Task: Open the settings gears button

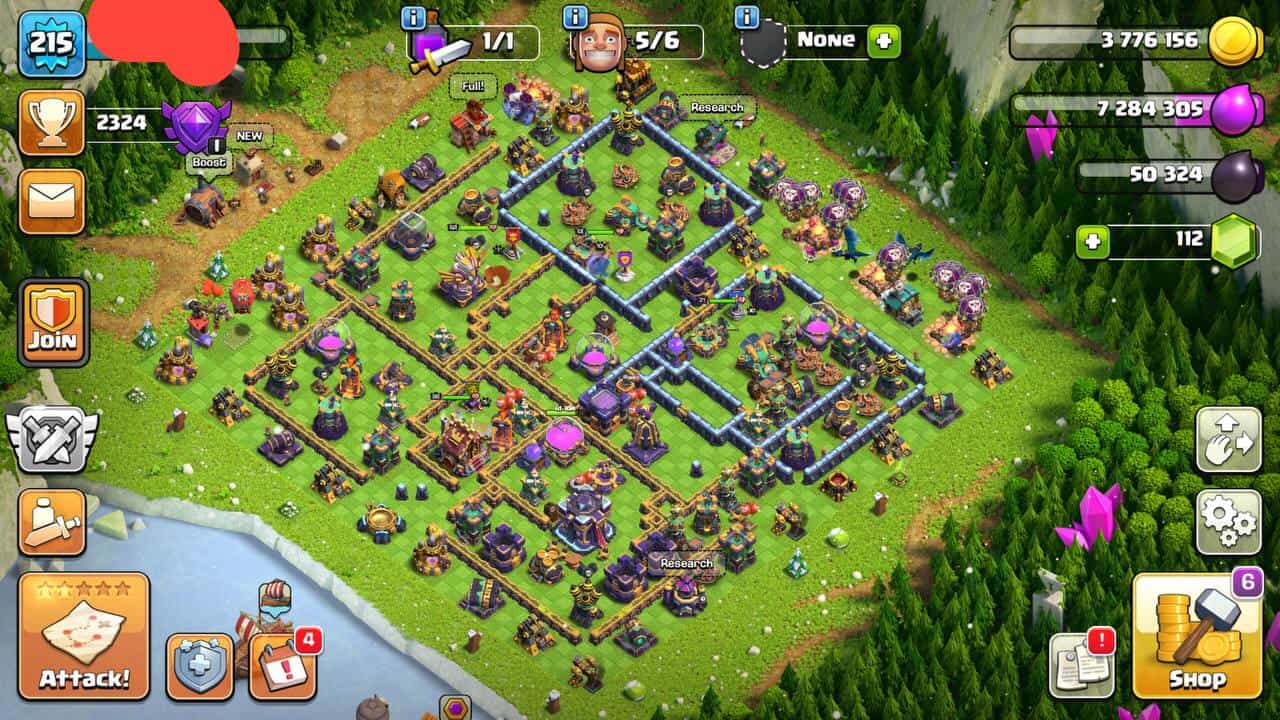Action: click(1229, 521)
